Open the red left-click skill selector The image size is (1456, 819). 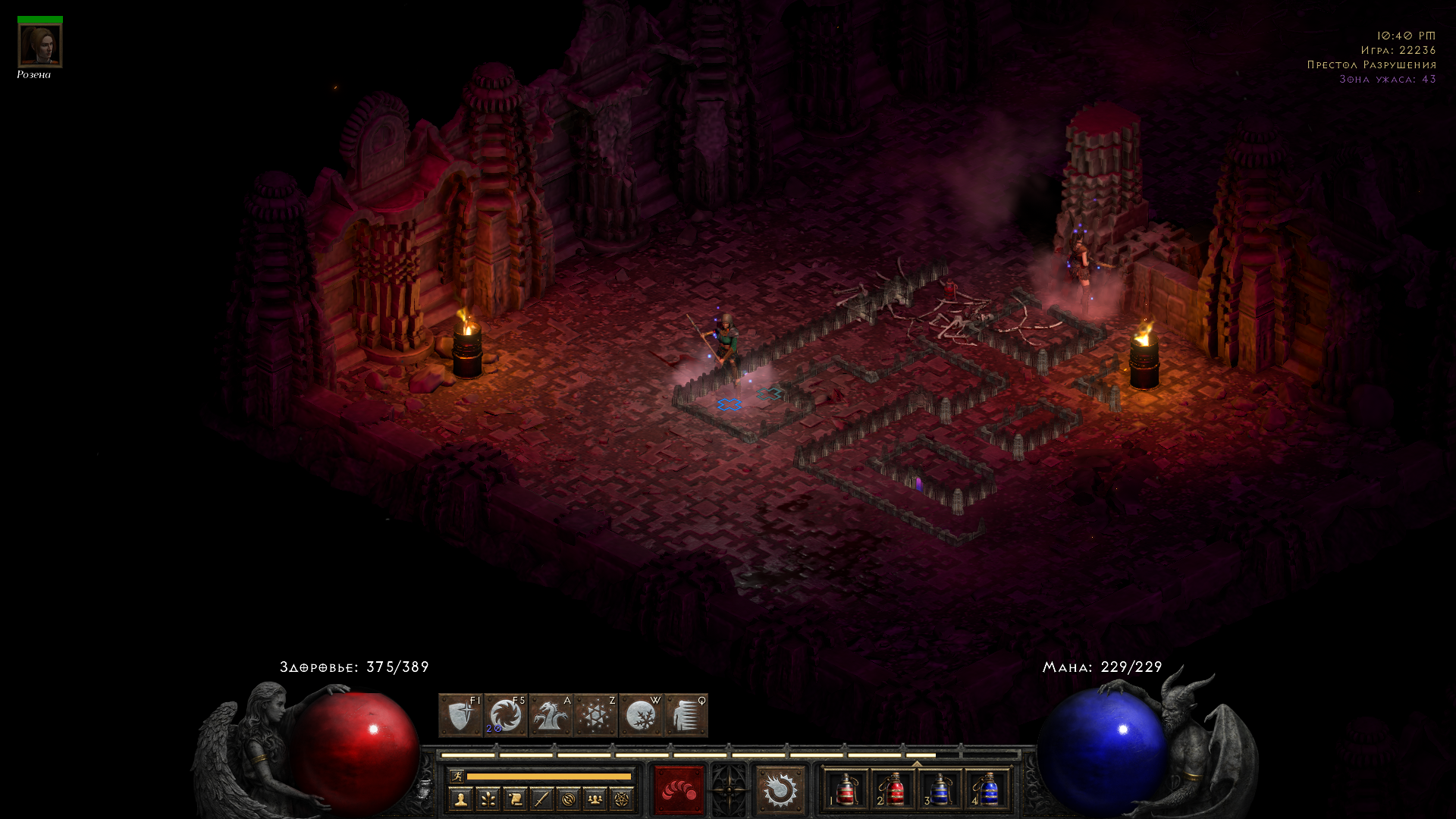(679, 790)
